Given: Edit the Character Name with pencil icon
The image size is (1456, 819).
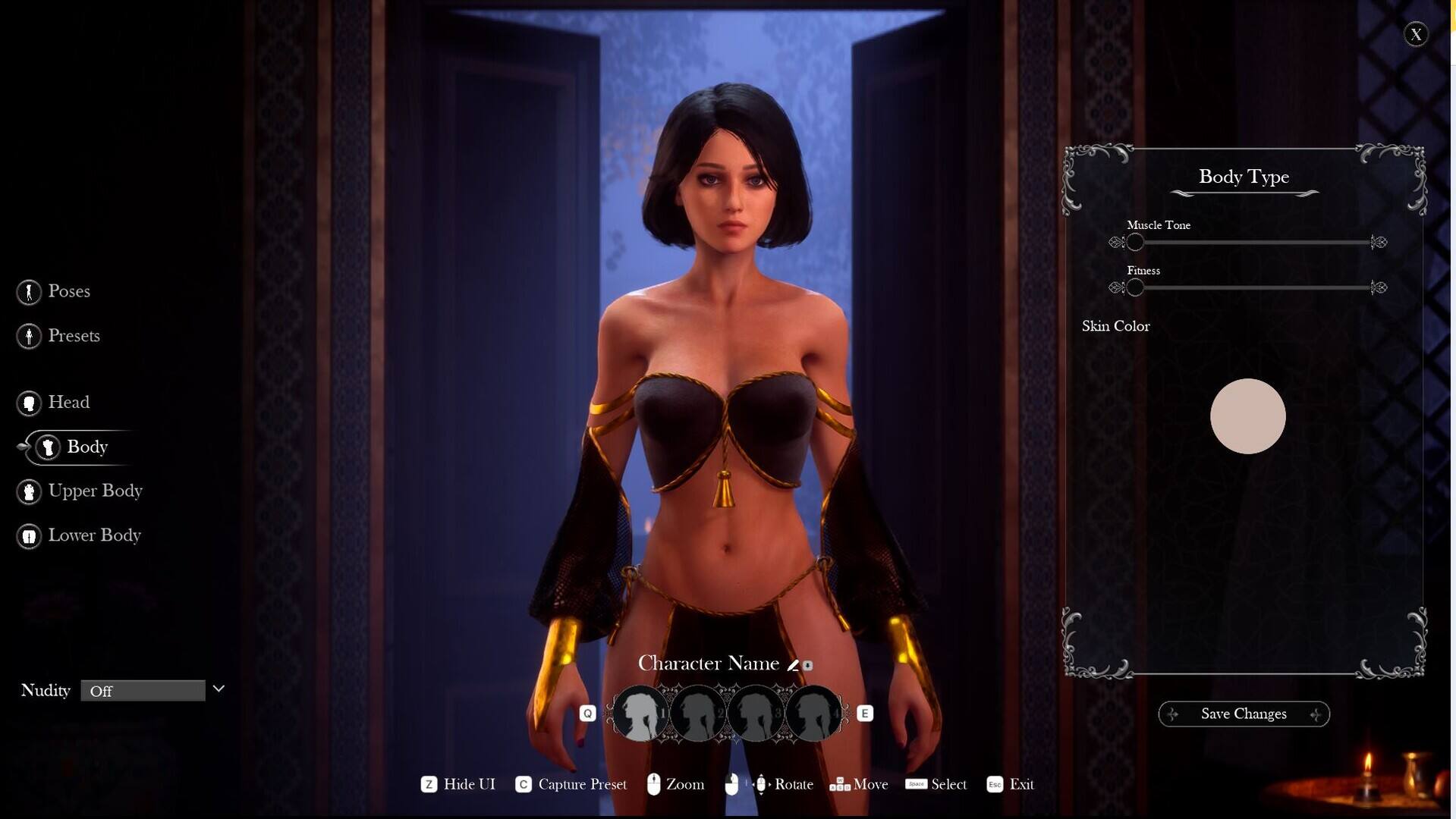Looking at the screenshot, I should point(793,665).
